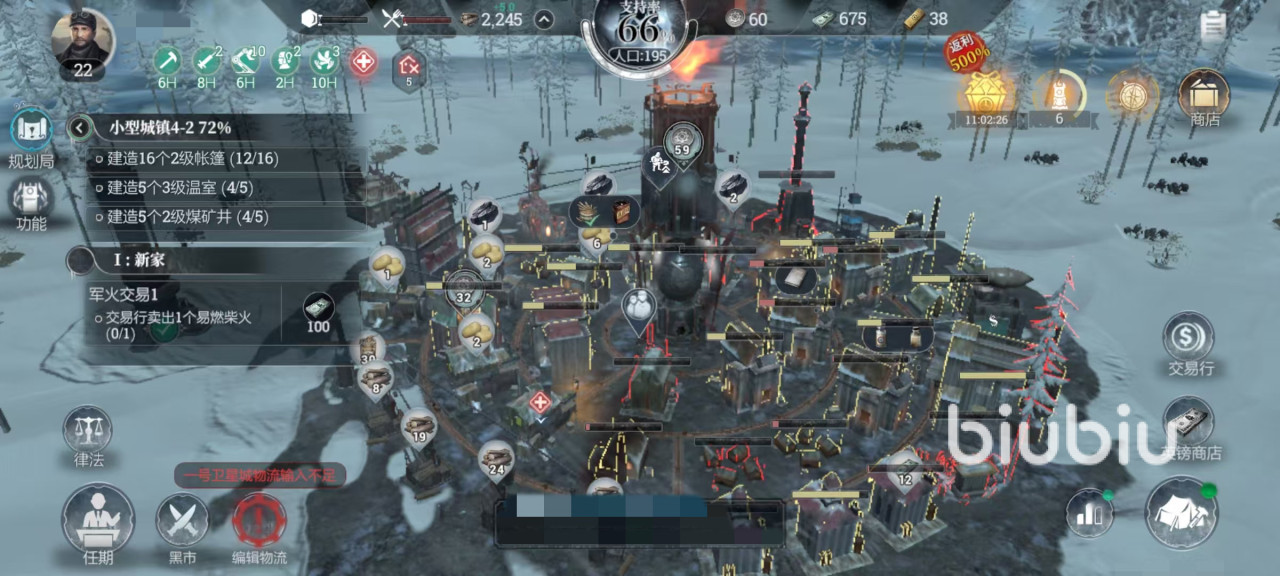The image size is (1280, 576).
Task: Open the 规划局 planning bureau
Action: [x=31, y=135]
